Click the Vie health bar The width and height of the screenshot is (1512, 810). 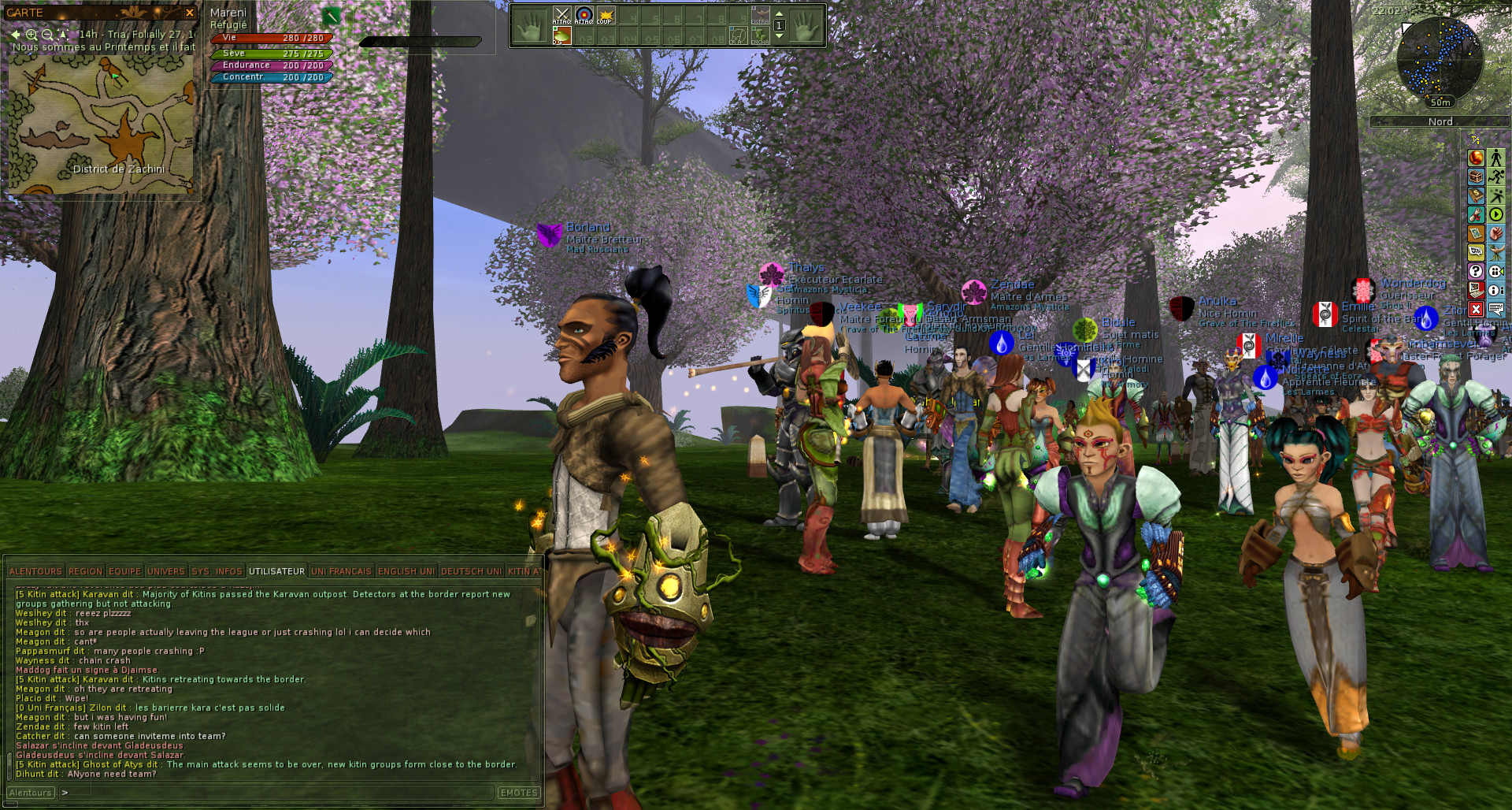click(x=272, y=37)
